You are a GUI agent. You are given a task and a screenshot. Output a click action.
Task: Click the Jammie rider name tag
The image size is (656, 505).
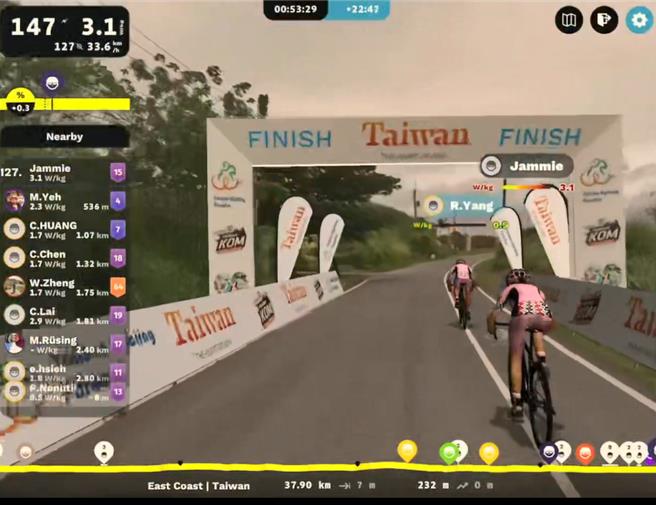[x=528, y=166]
